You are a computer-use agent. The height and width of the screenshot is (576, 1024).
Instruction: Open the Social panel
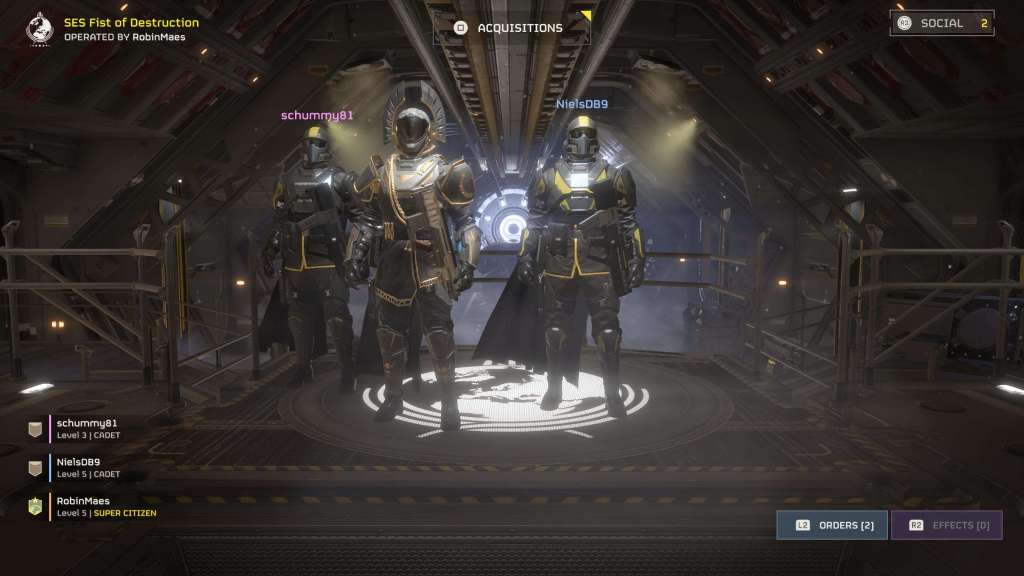pos(942,23)
